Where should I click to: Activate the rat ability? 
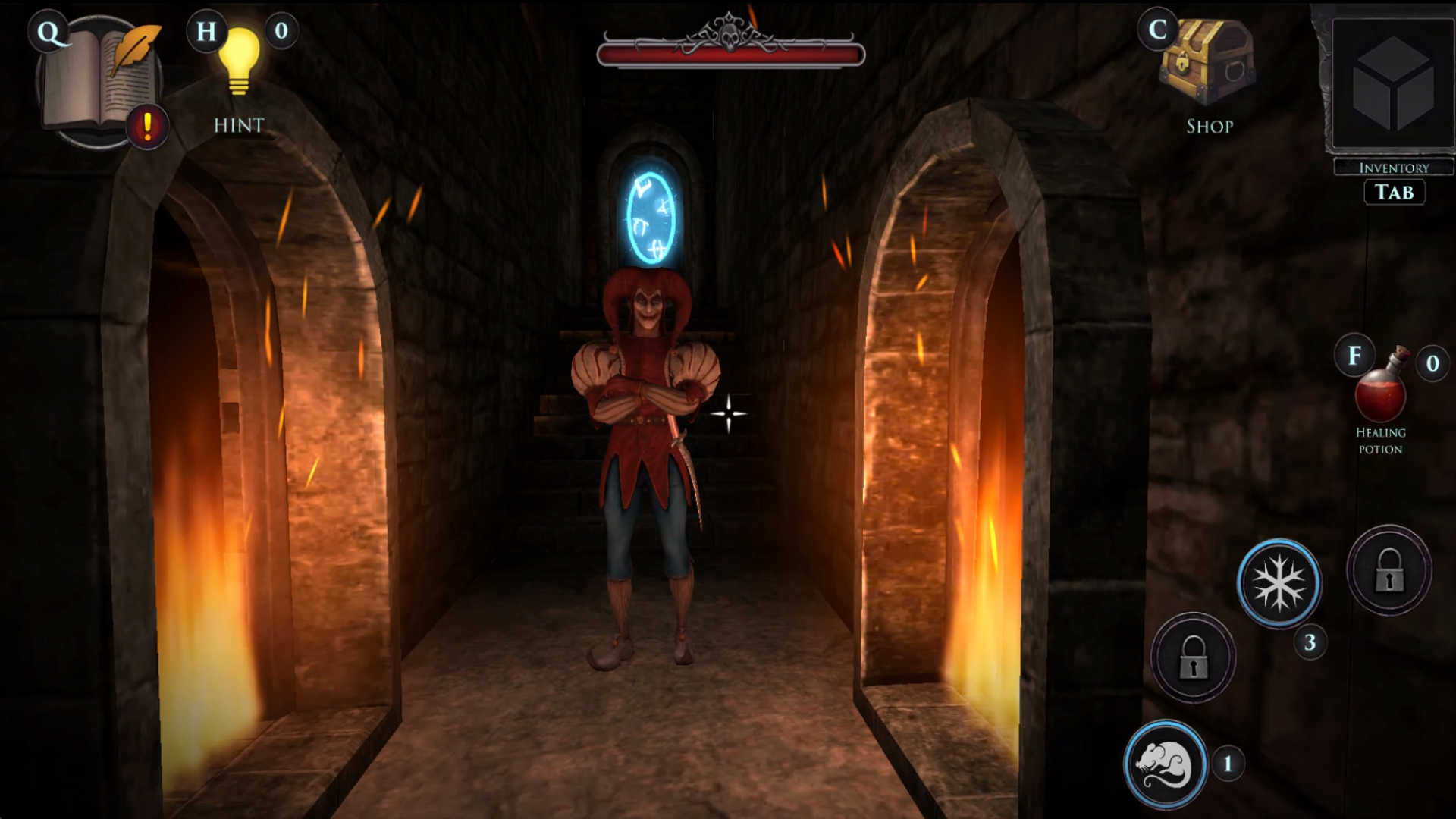coord(1165,764)
